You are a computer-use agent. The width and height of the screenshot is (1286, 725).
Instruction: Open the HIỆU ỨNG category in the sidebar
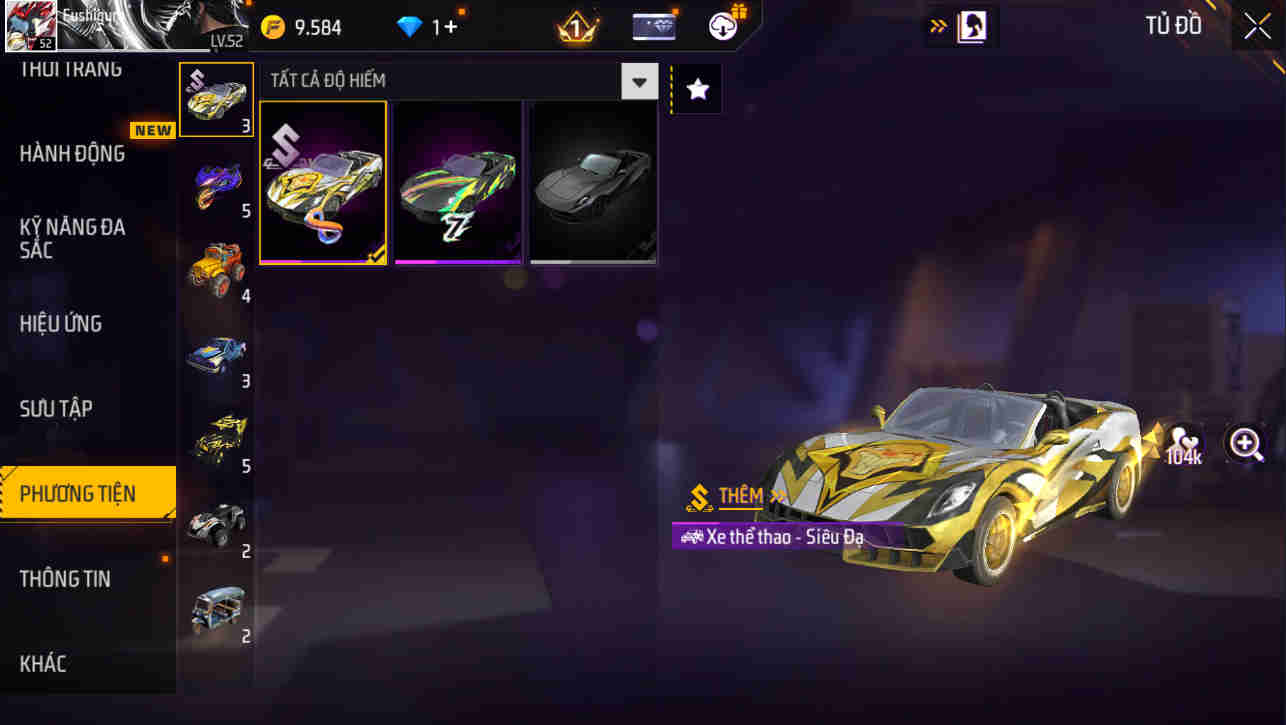(61, 323)
